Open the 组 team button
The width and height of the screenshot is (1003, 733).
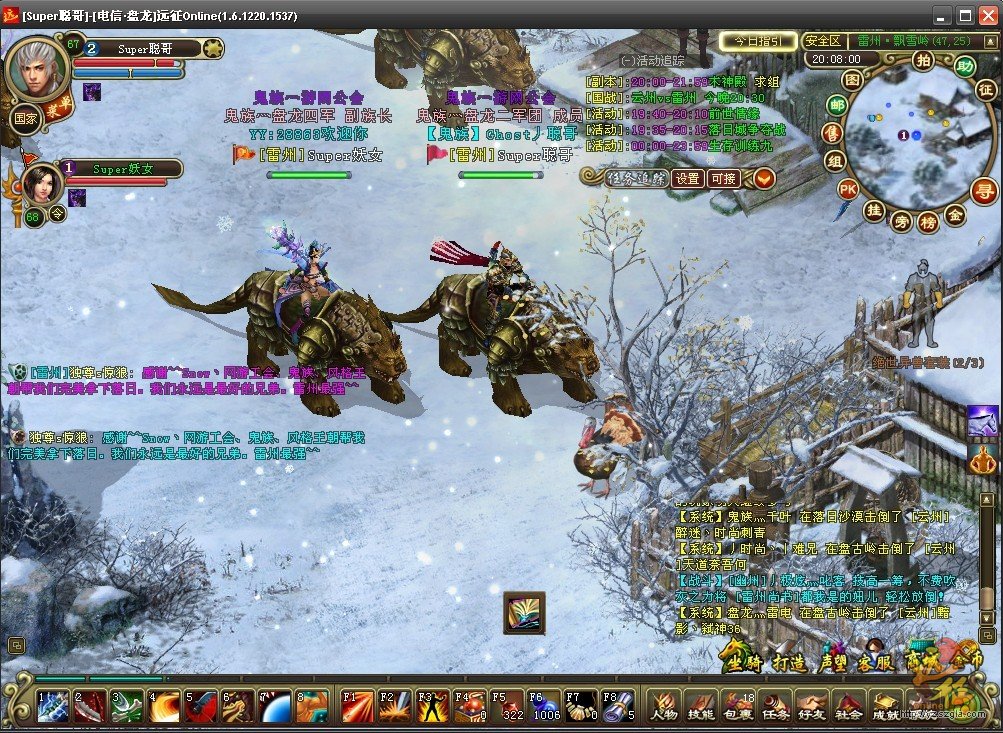click(x=833, y=160)
